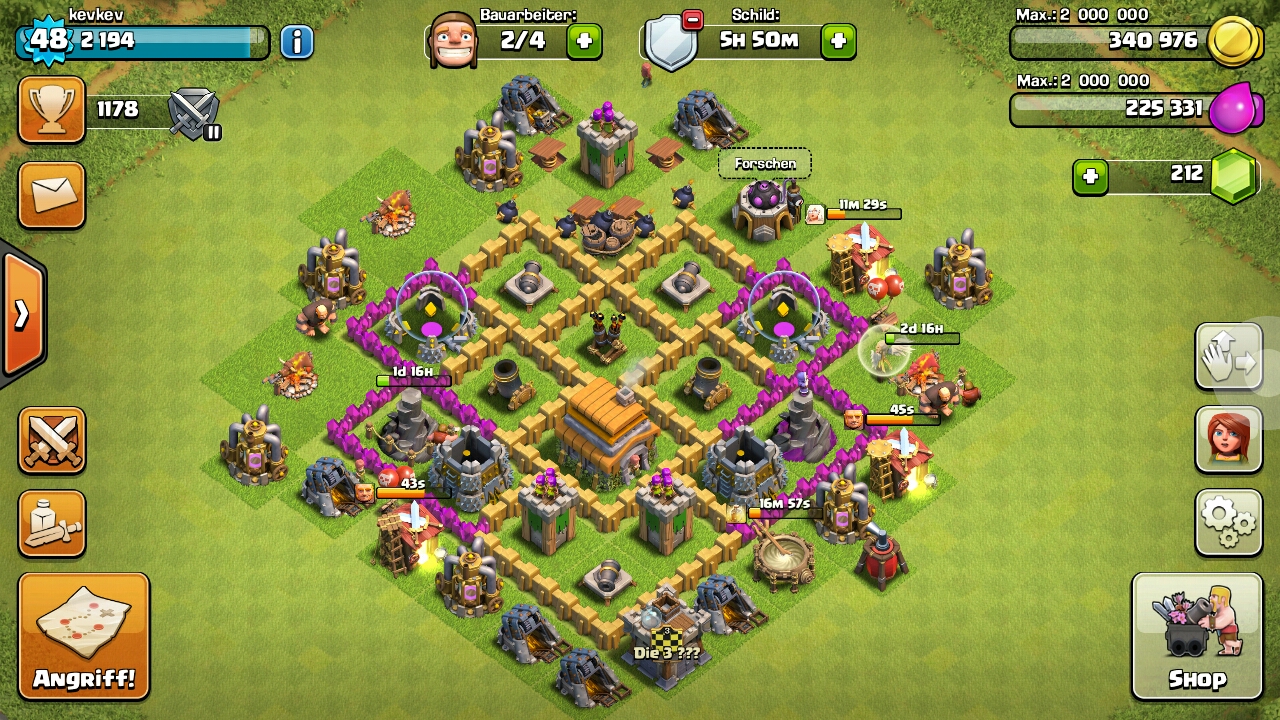Click the blue info button
Viewport: 1280px width, 720px height.
click(x=297, y=42)
